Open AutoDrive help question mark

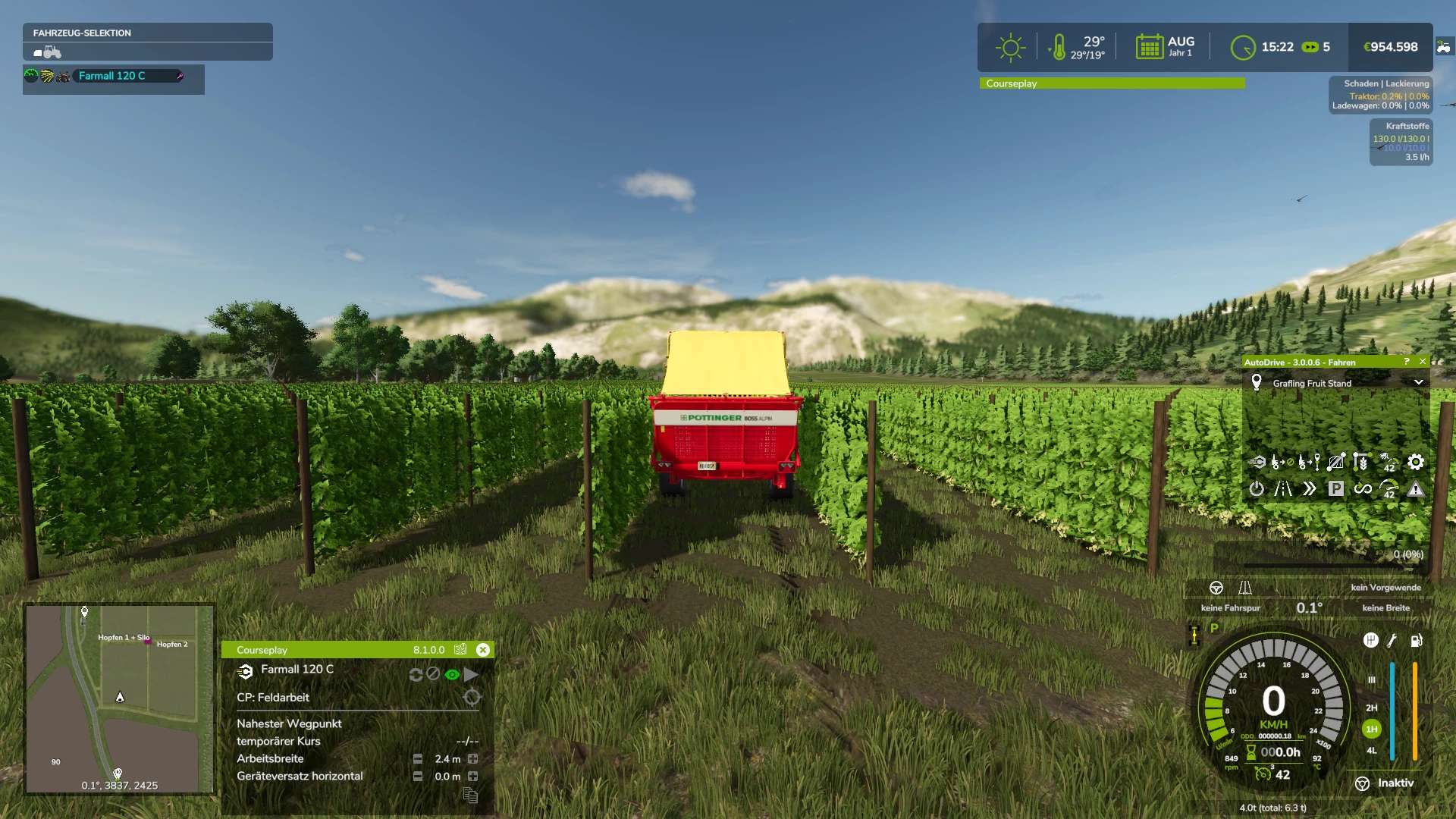click(x=1407, y=362)
